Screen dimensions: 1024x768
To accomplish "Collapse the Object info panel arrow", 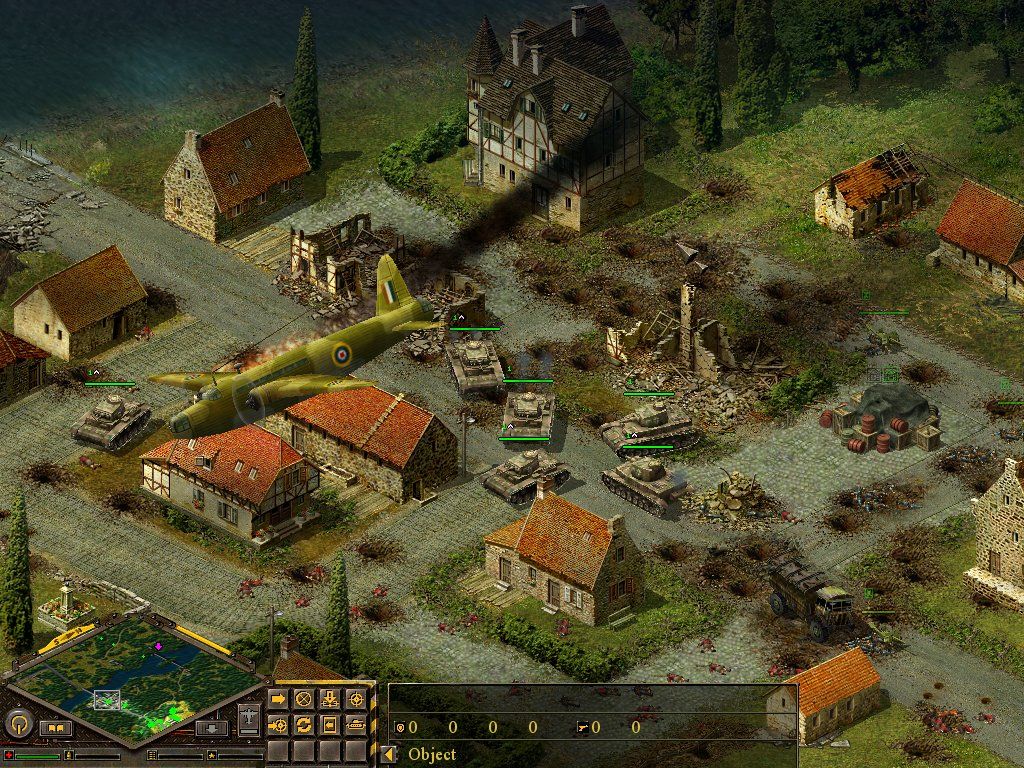I will pos(389,754).
